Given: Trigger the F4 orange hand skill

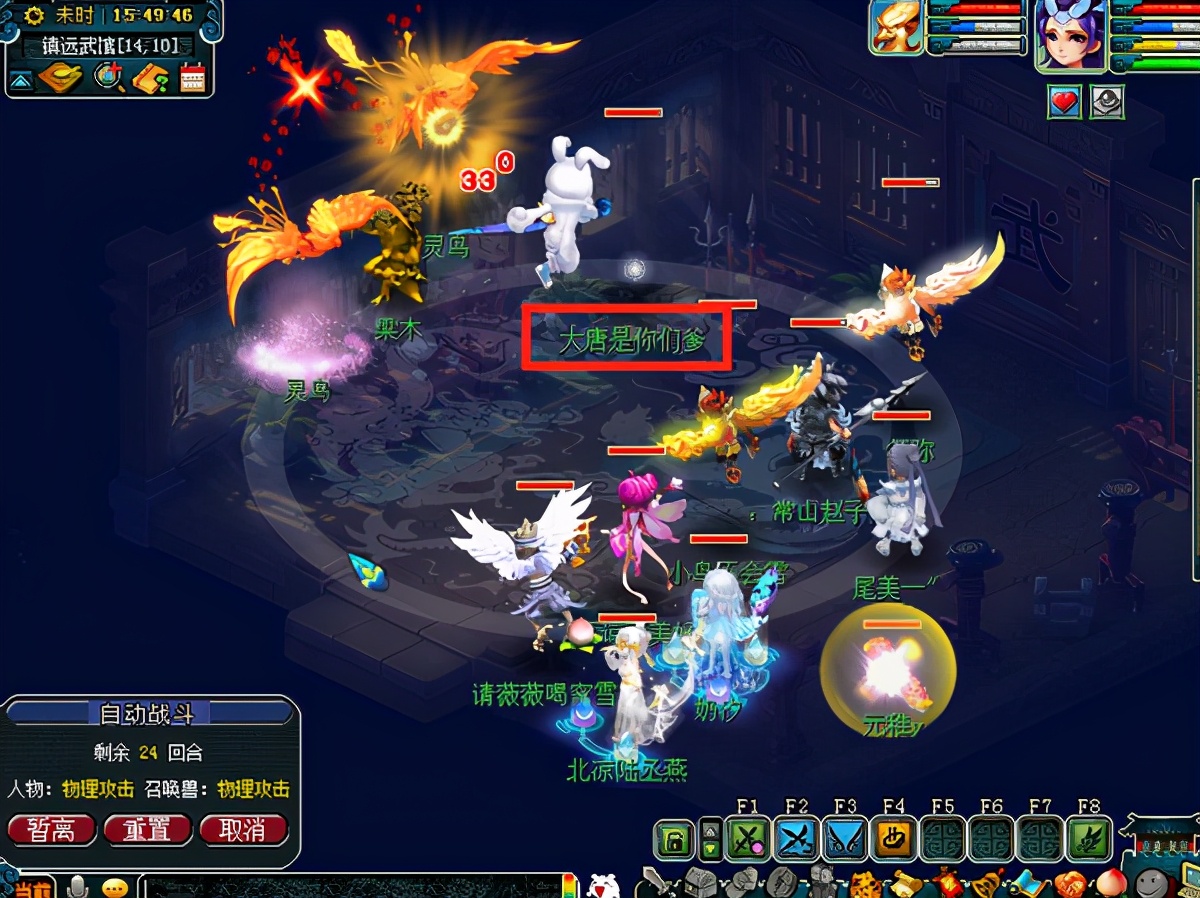Looking at the screenshot, I should click(x=894, y=839).
